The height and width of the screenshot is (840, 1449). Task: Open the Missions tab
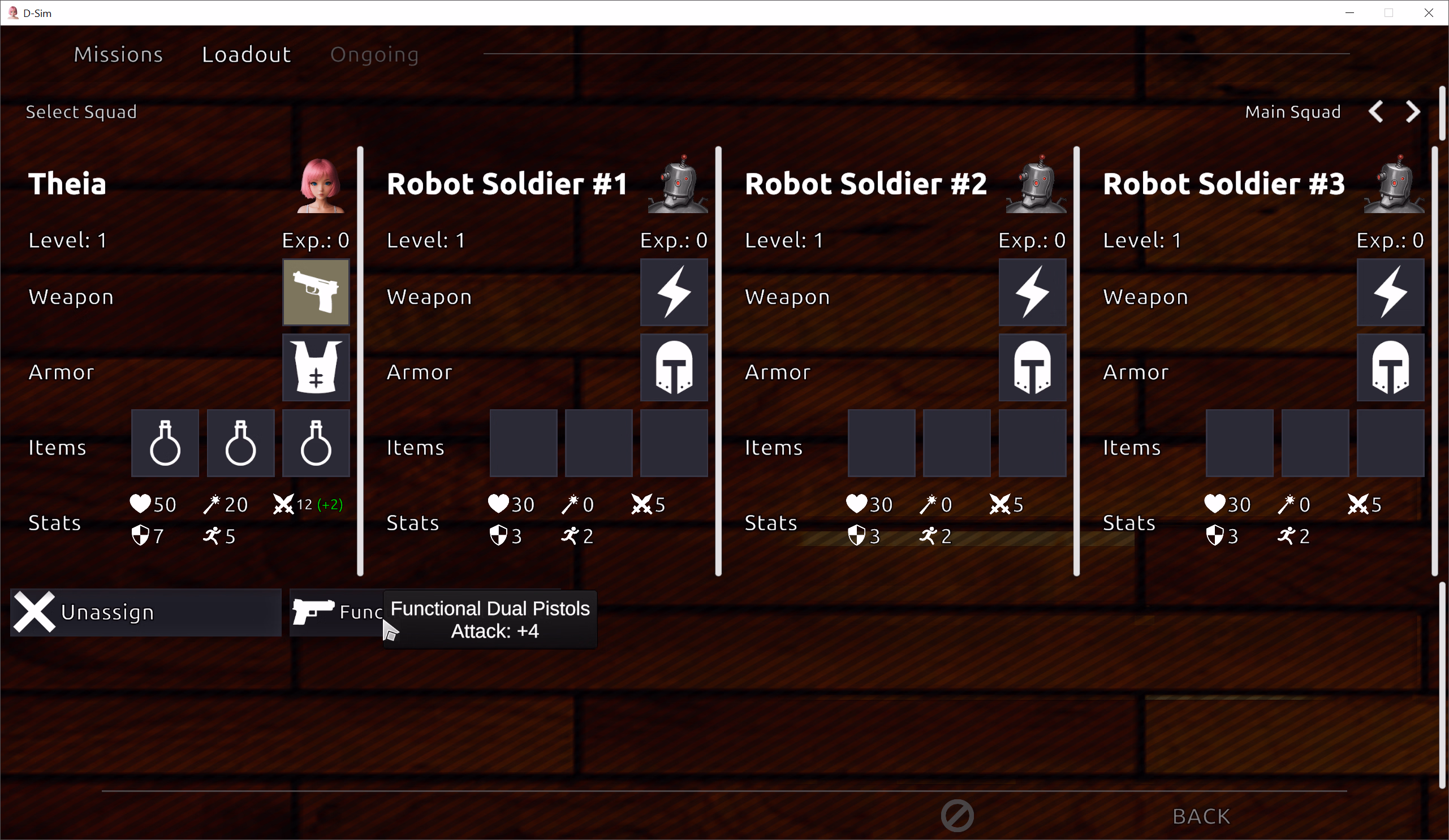pos(118,54)
